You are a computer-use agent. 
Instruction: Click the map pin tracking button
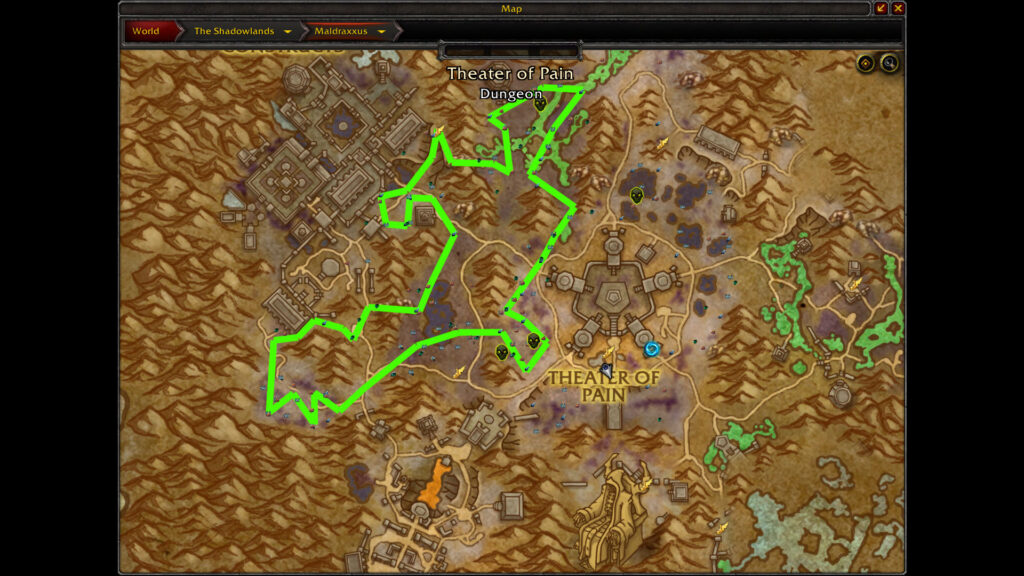tap(866, 64)
